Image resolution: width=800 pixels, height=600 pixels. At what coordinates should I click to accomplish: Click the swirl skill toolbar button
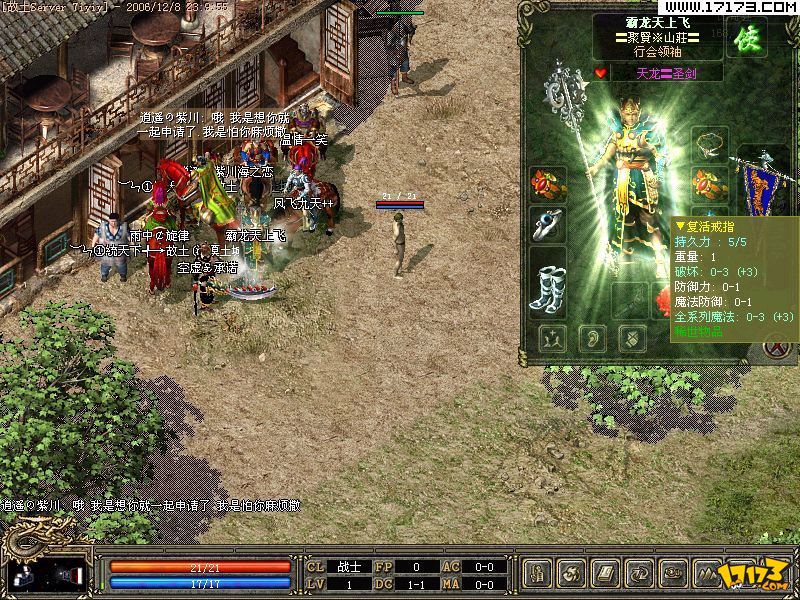(x=571, y=573)
